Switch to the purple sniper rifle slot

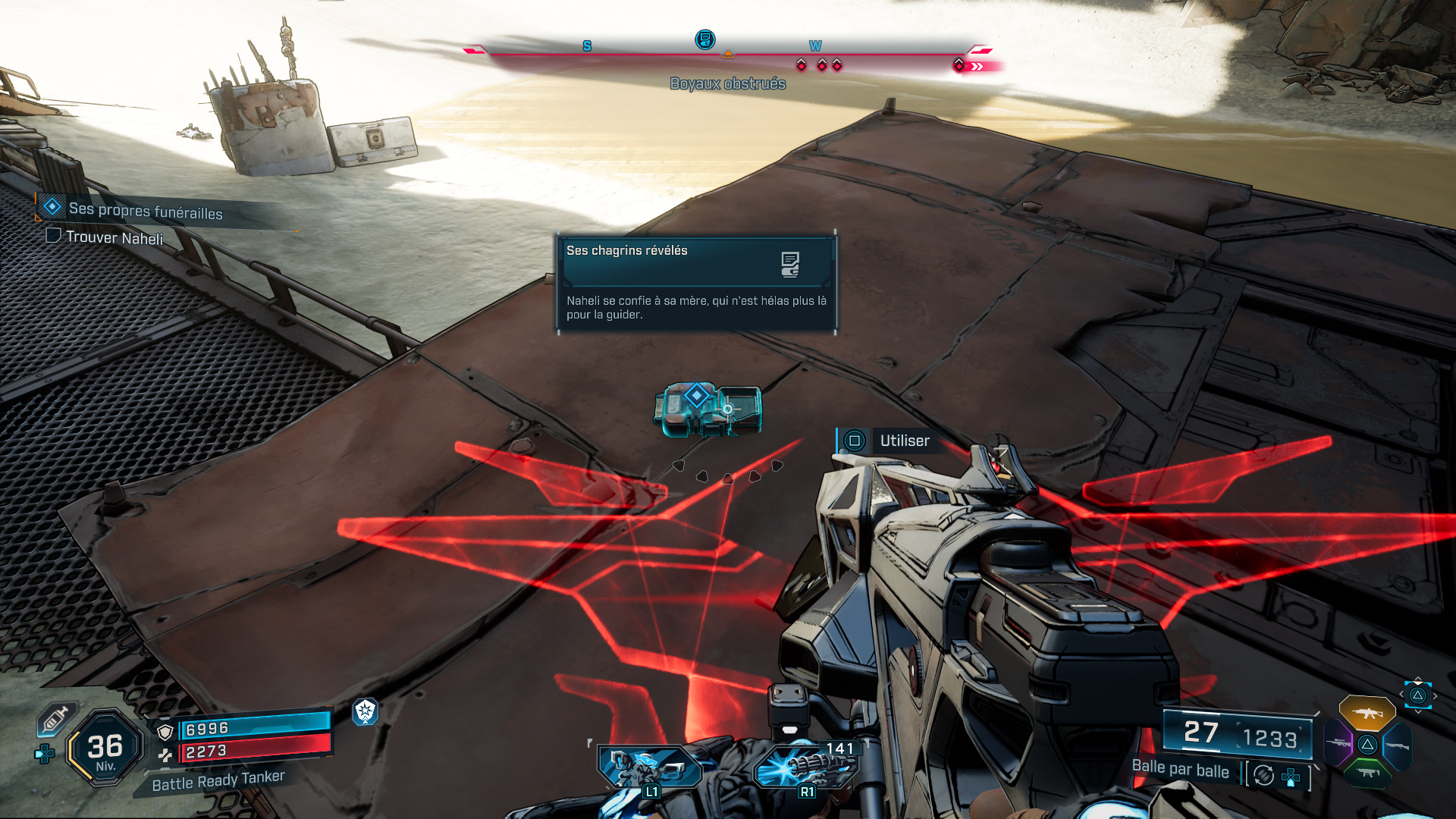[x=1338, y=743]
